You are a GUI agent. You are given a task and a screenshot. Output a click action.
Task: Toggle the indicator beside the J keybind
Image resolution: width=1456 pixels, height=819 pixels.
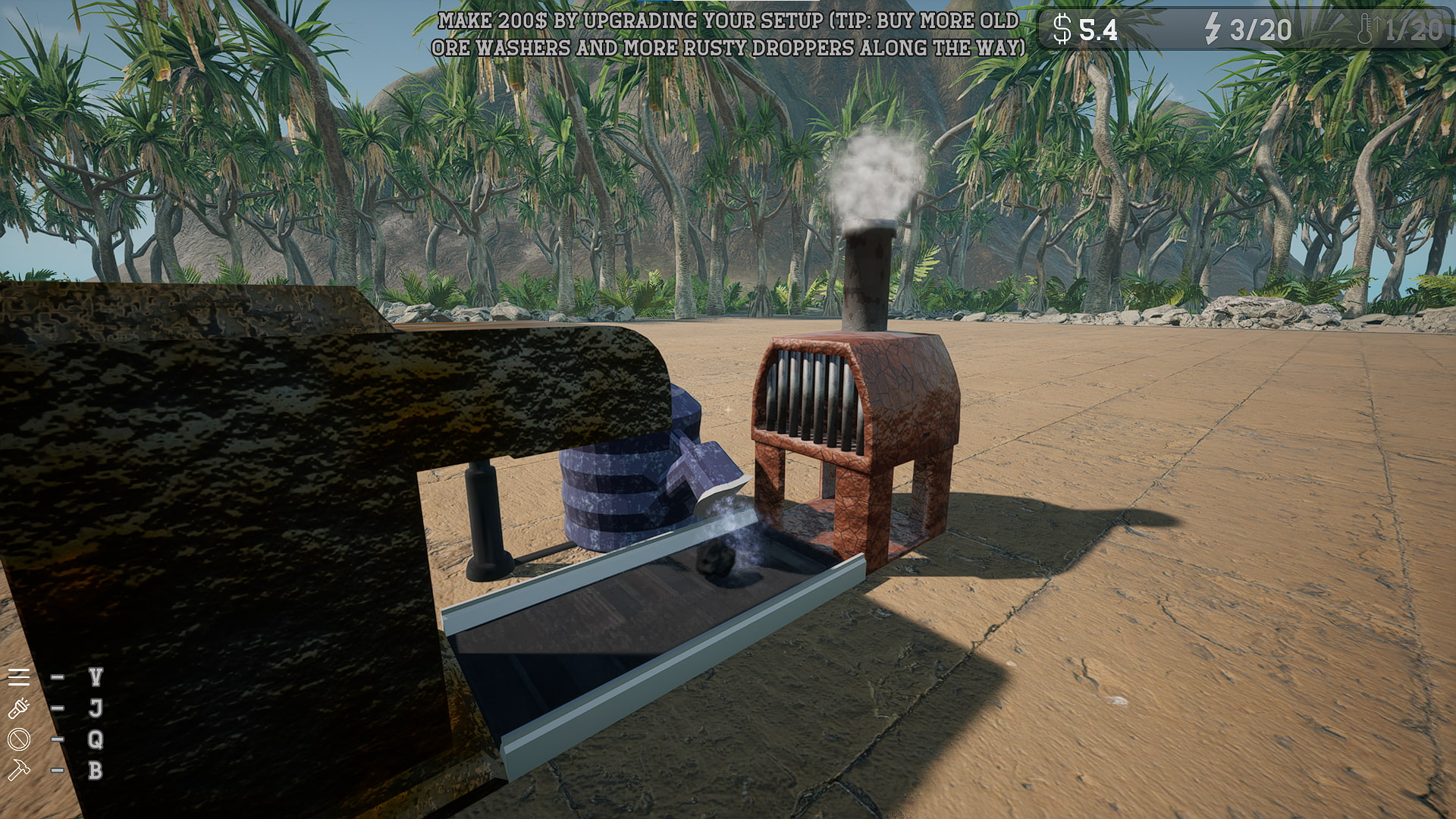[x=57, y=707]
